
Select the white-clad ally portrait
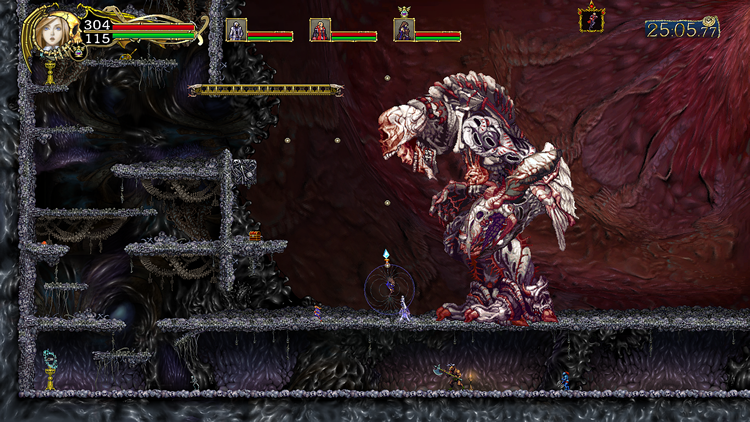pos(236,29)
